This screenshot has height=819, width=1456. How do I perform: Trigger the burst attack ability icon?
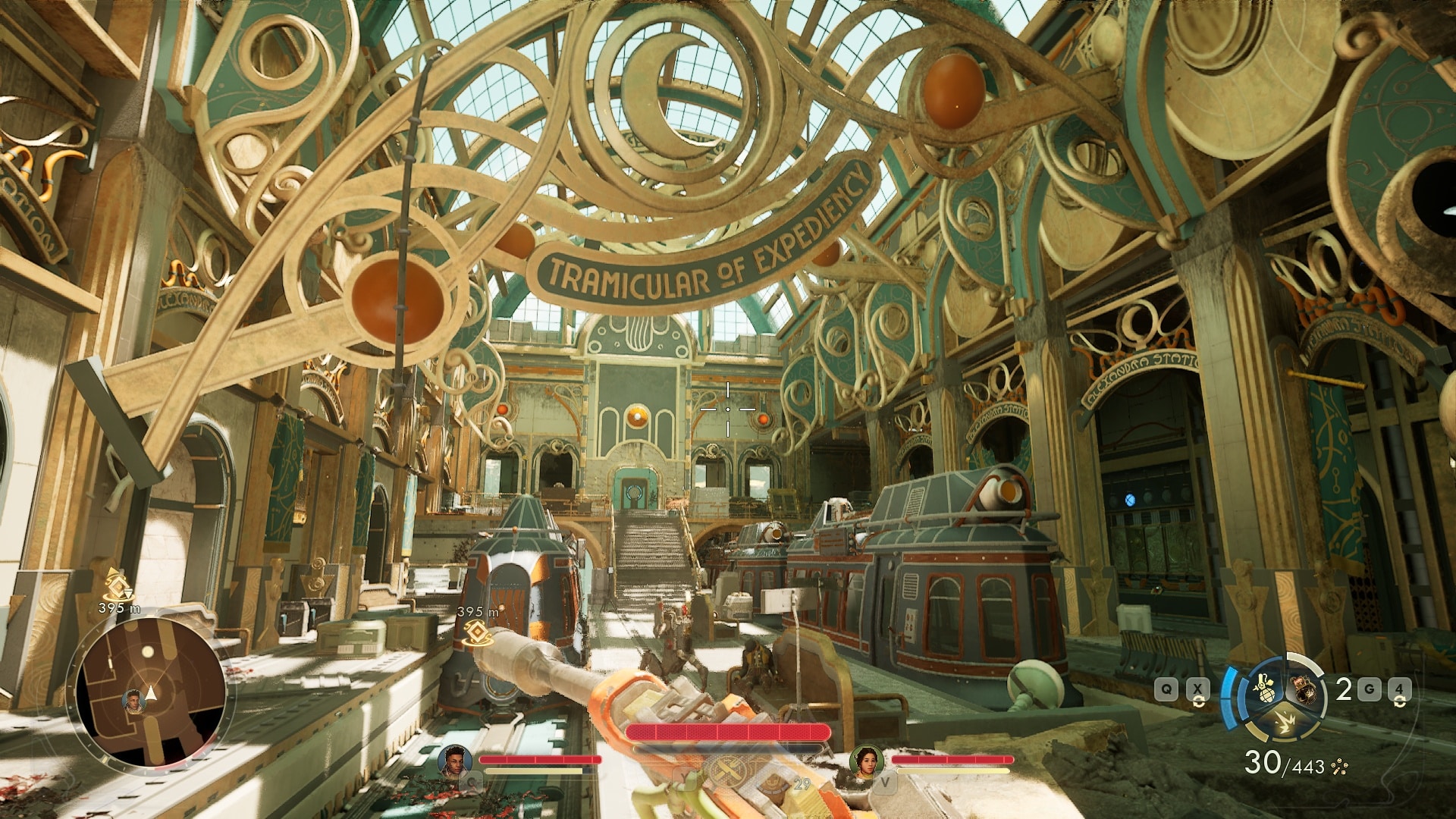point(1283,723)
